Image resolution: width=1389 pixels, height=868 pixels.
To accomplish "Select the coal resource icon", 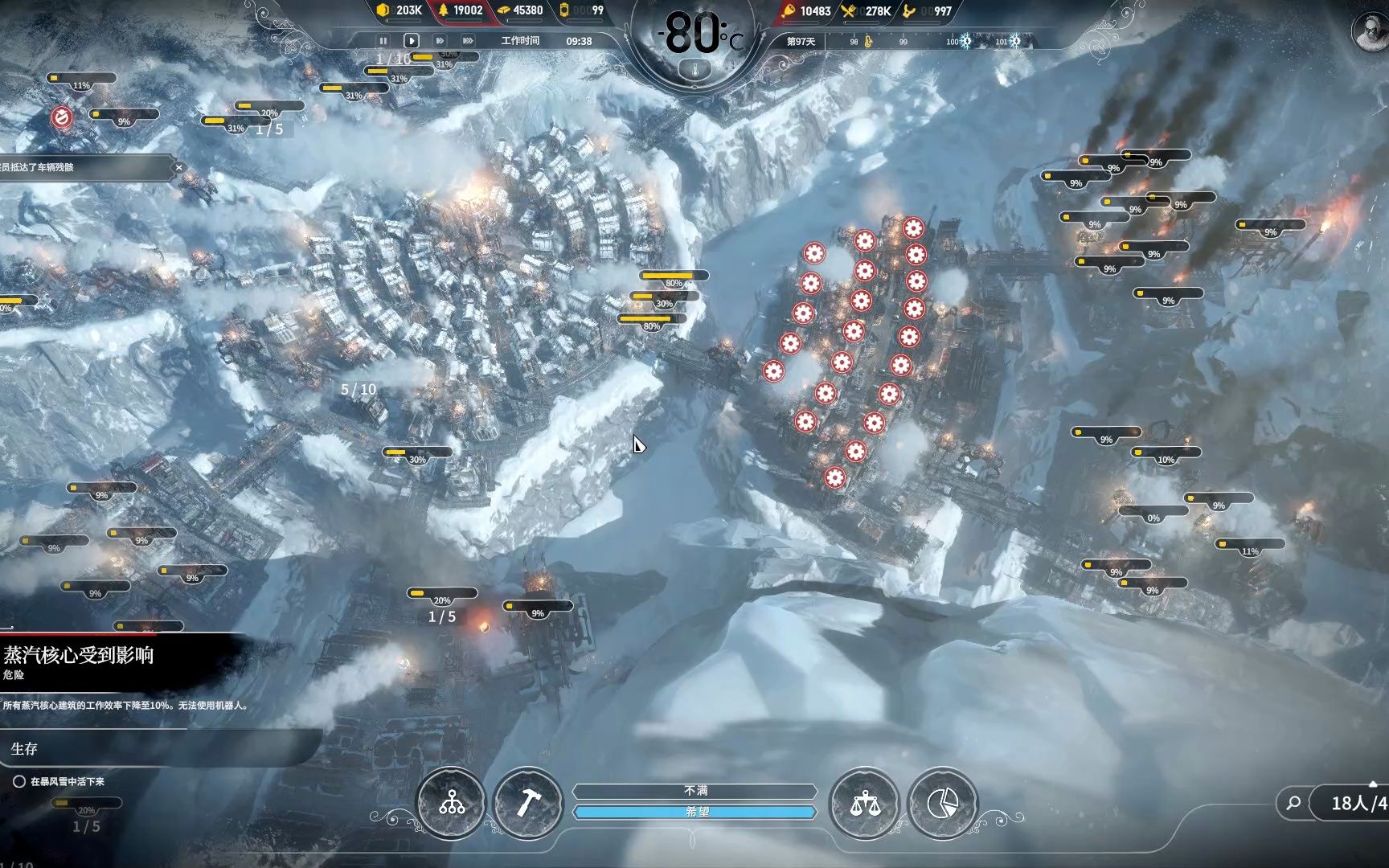I will [383, 10].
